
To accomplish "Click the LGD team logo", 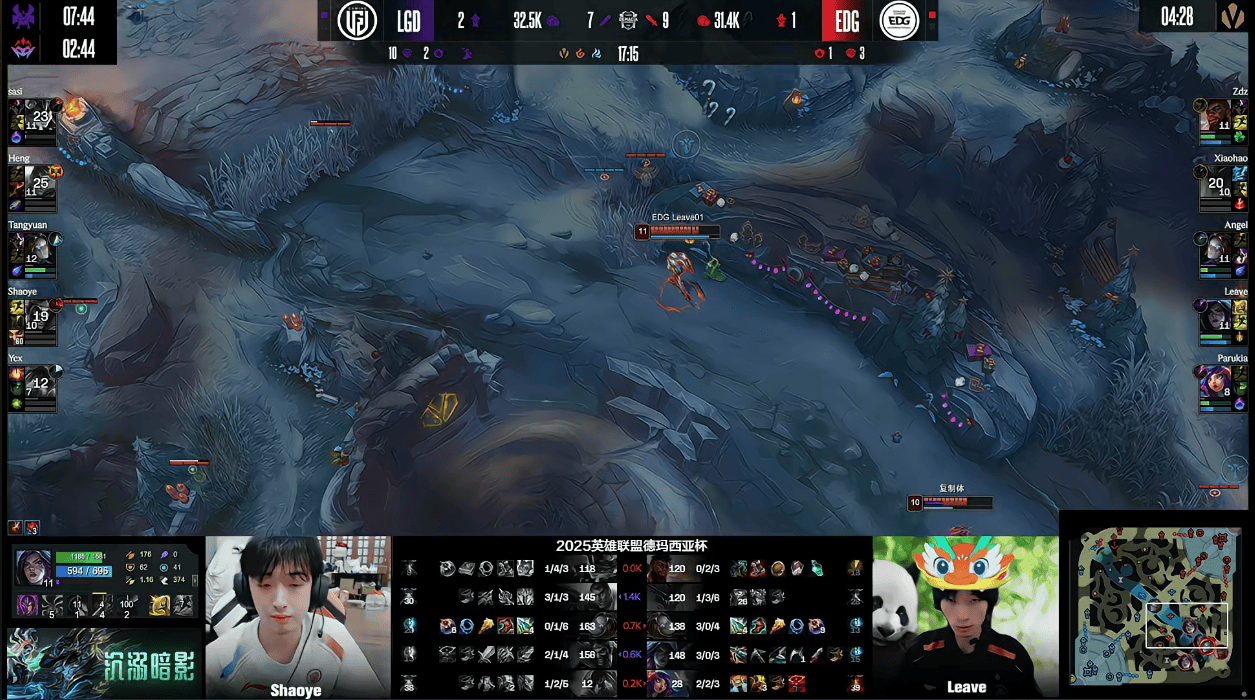I will [356, 21].
